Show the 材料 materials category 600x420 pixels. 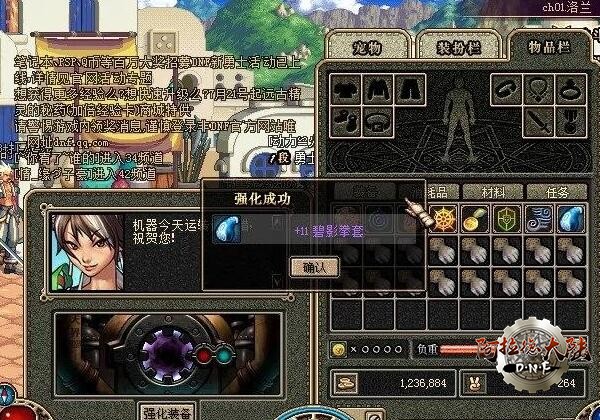[x=494, y=192]
